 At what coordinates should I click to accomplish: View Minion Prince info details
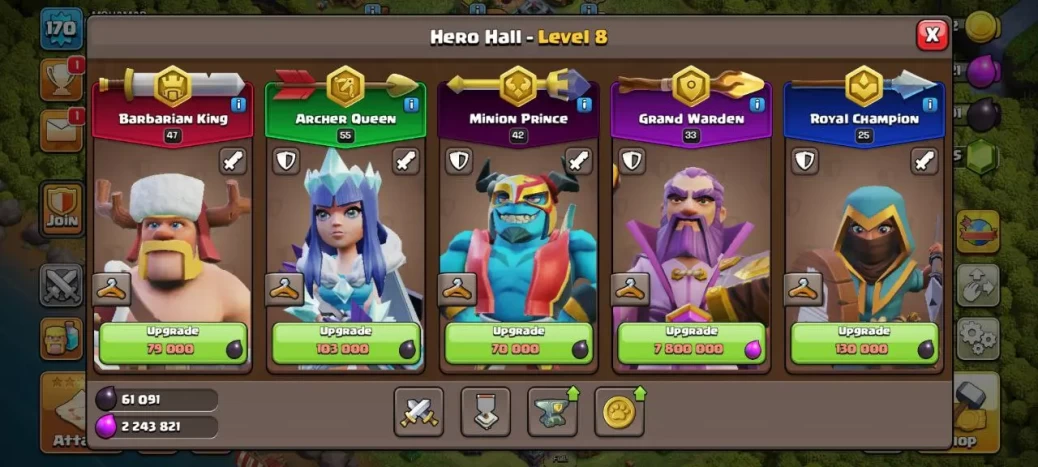click(584, 103)
